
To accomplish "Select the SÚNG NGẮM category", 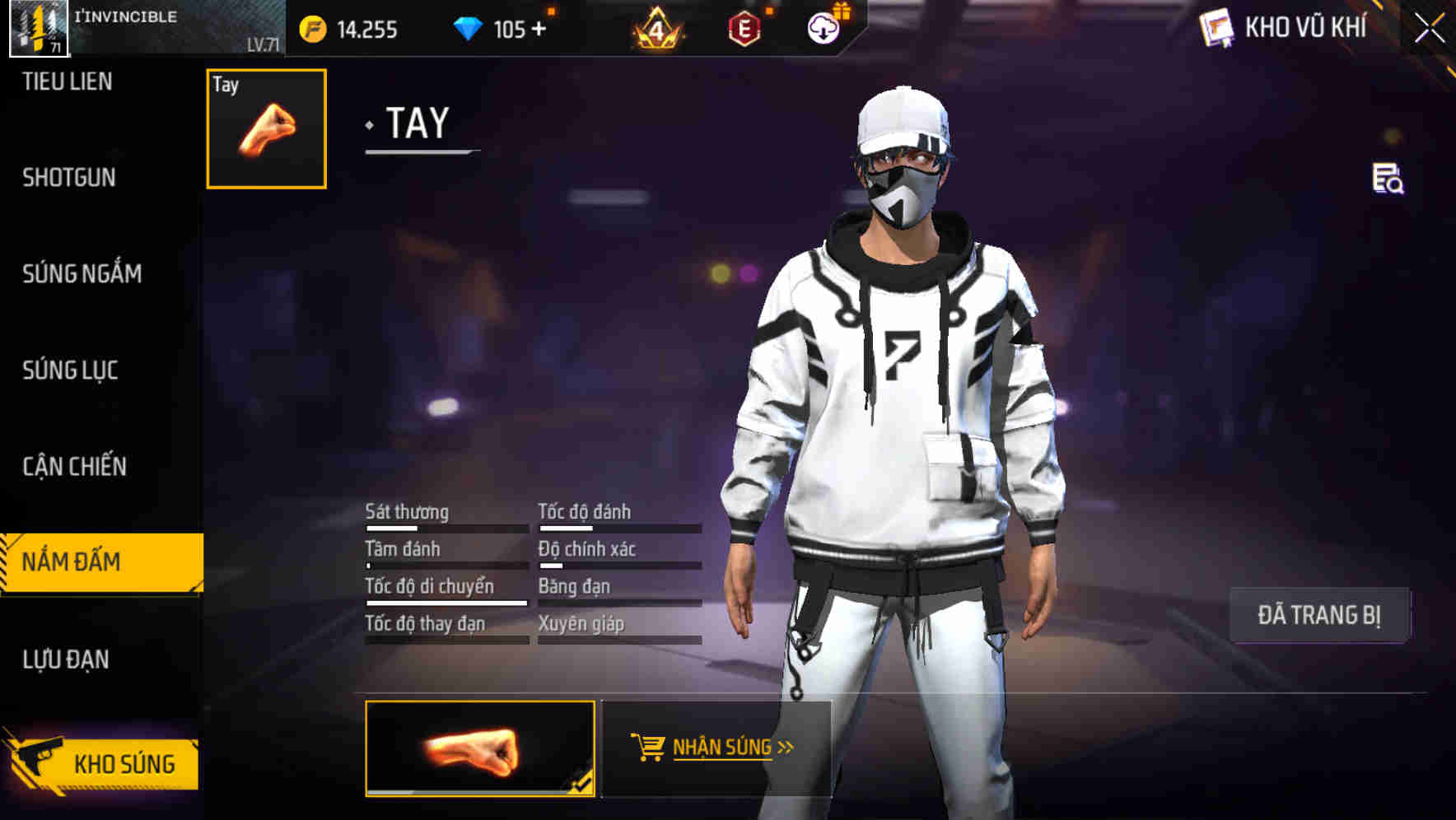I will (x=81, y=273).
